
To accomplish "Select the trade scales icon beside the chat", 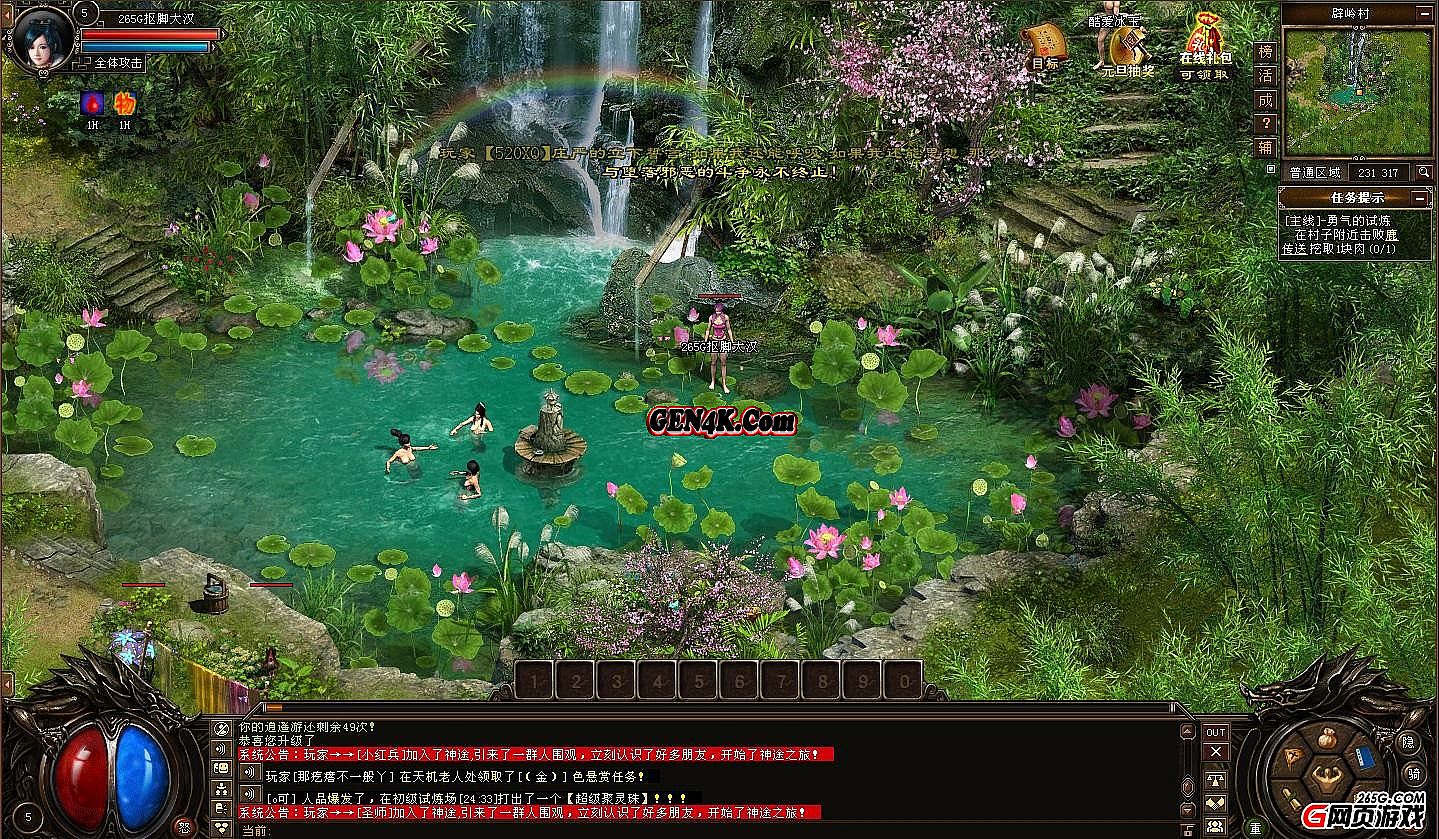I will coord(1216,780).
